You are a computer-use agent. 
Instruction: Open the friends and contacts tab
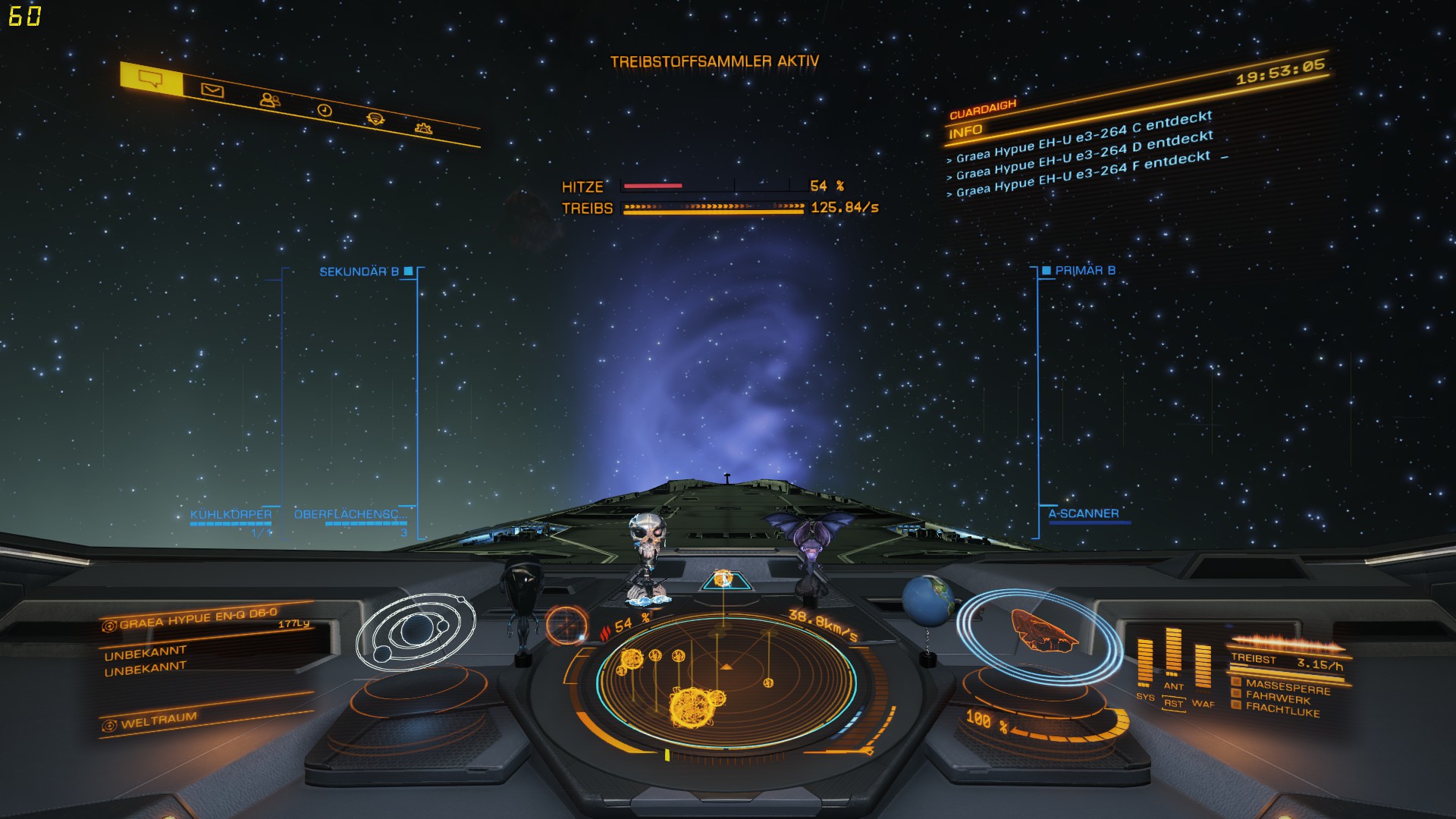click(269, 100)
